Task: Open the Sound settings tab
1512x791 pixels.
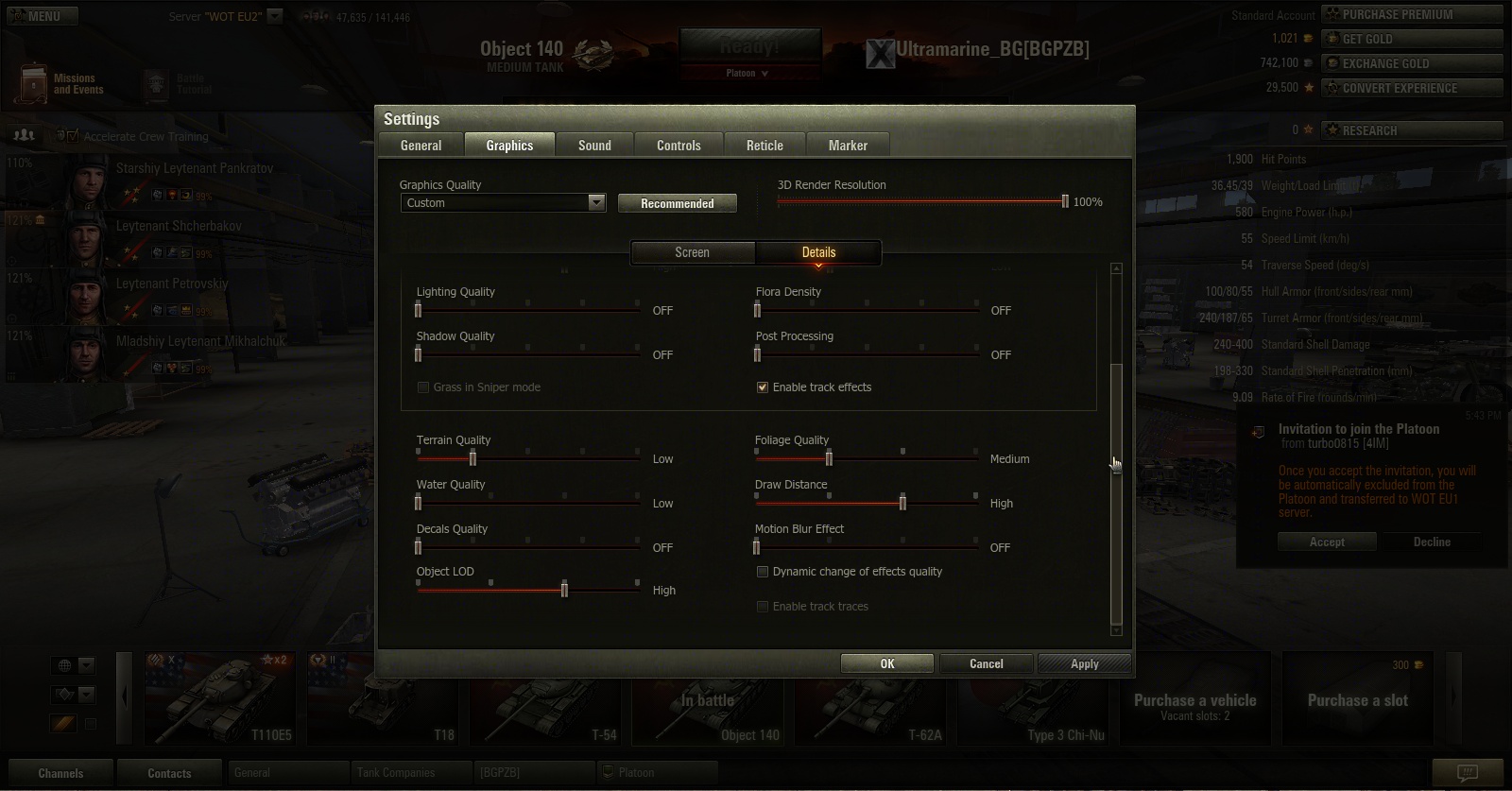Action: coord(594,146)
